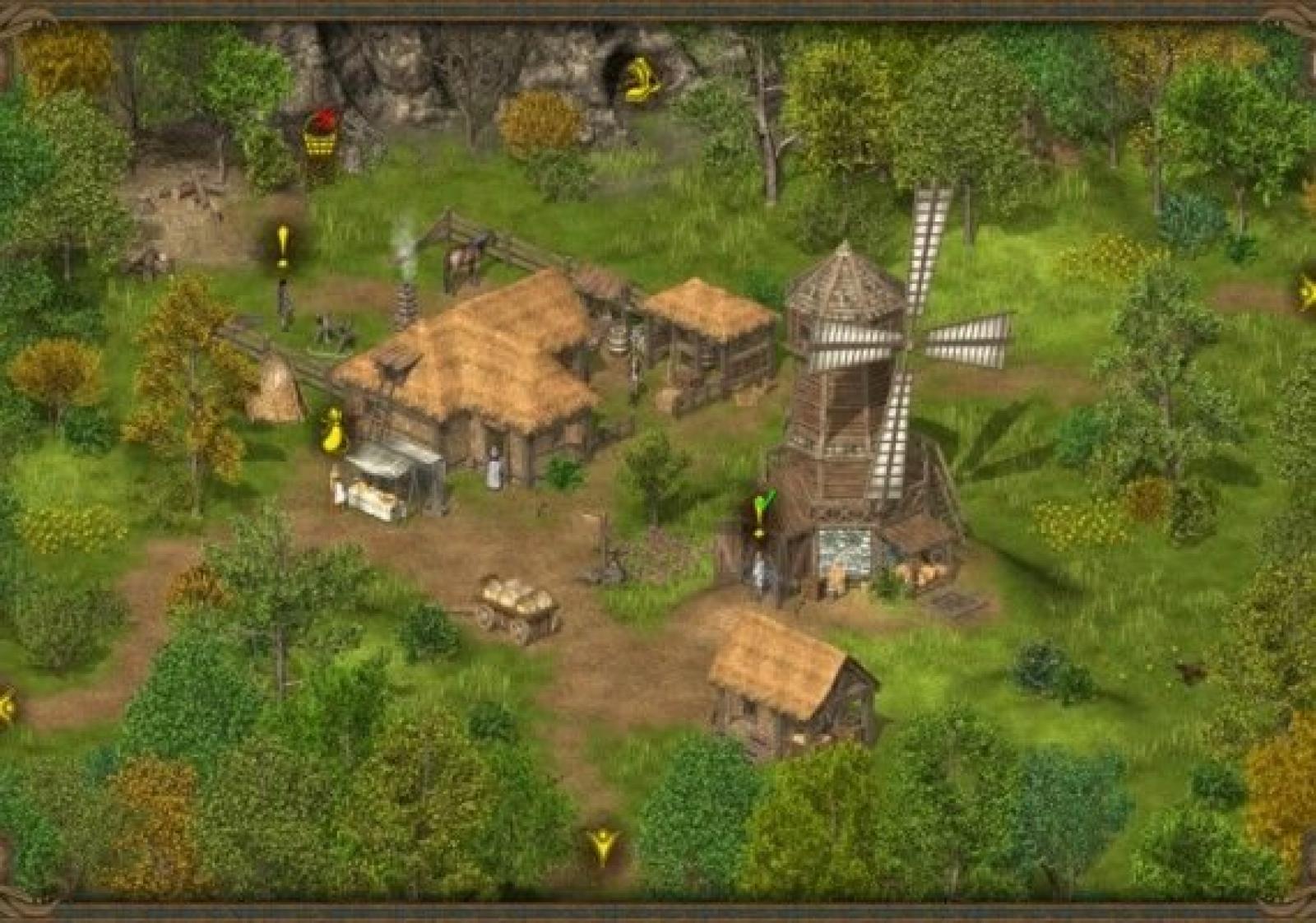Open the yellow pouch trader icon
1316x923 pixels.
coord(332,430)
